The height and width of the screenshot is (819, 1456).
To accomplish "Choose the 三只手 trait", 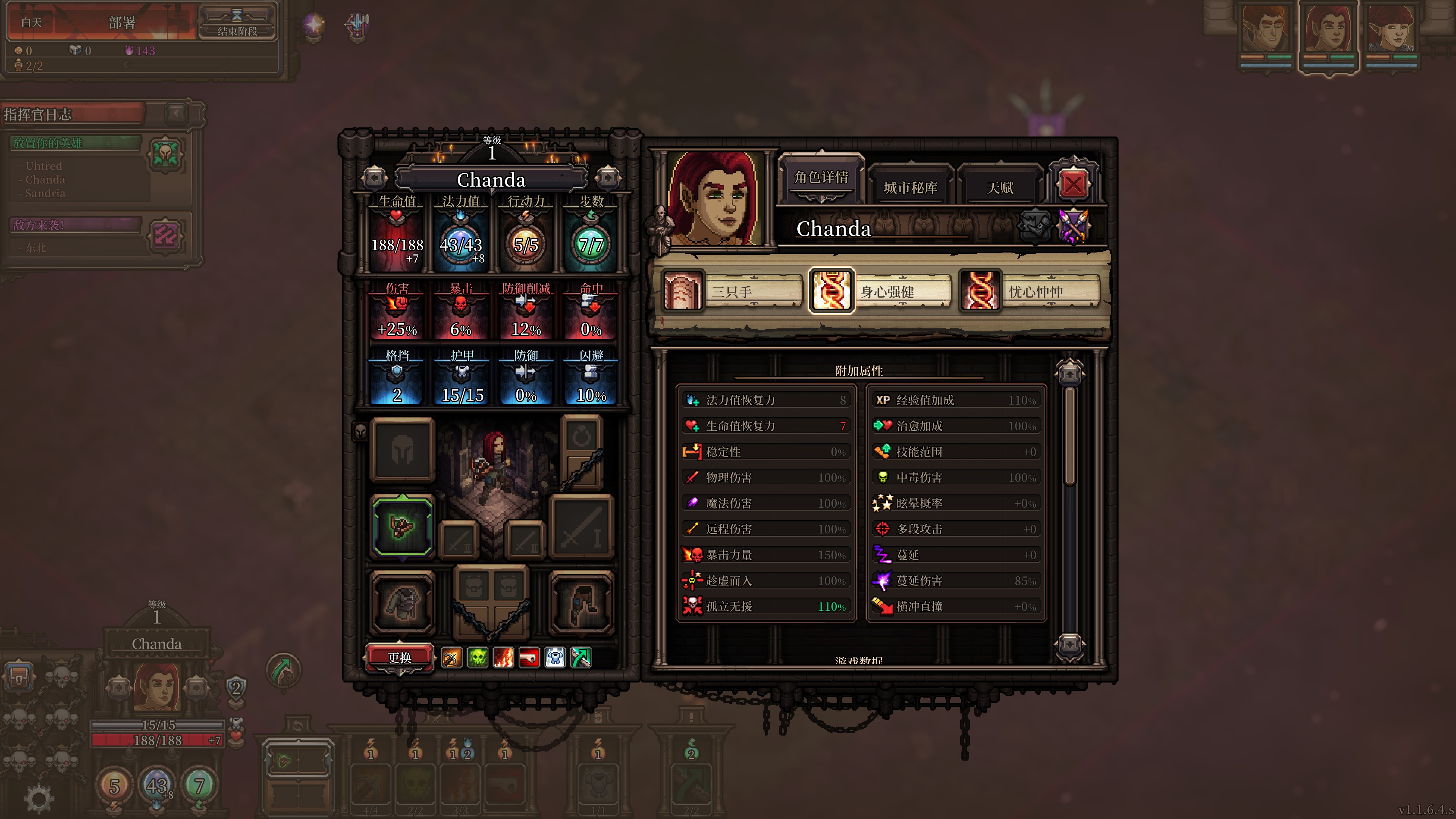I will pos(732,292).
